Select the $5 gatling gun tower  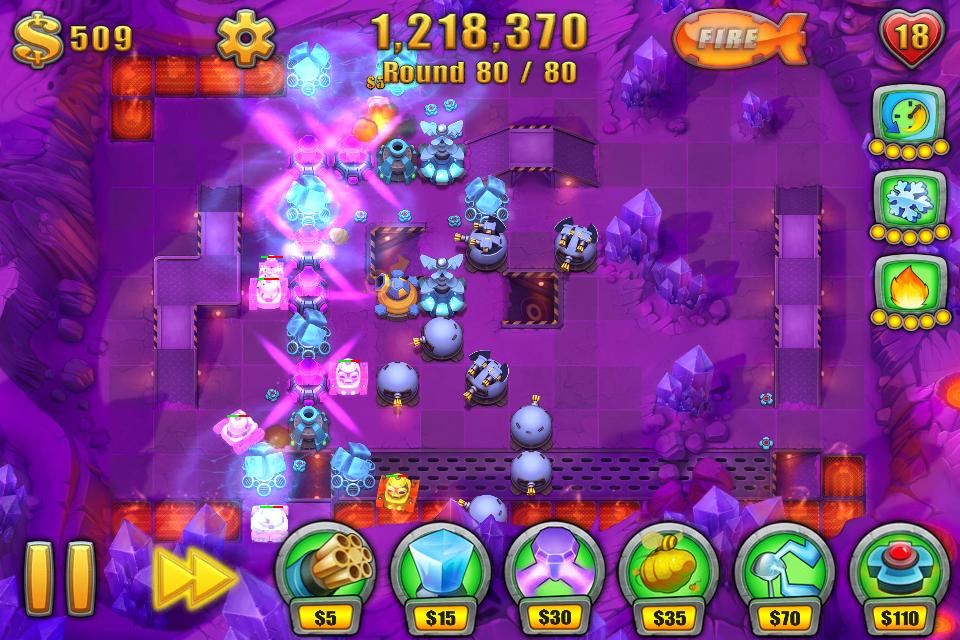(326, 570)
